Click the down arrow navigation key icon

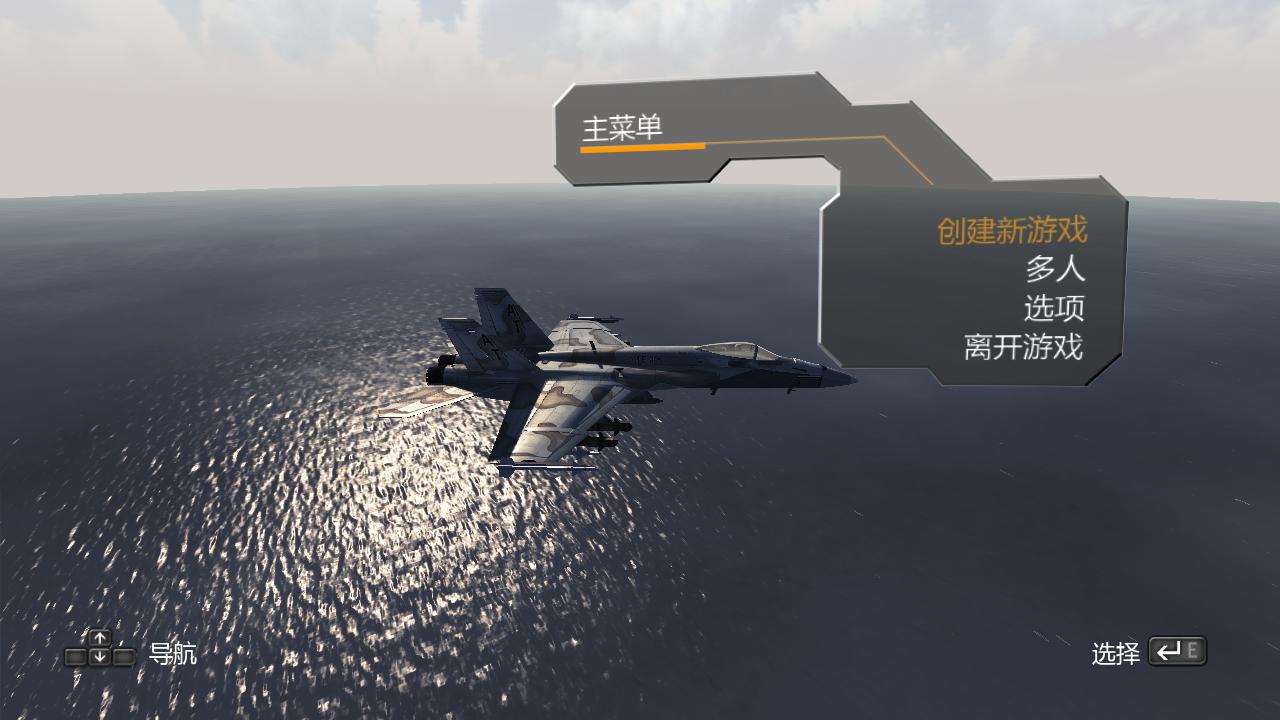coord(100,655)
